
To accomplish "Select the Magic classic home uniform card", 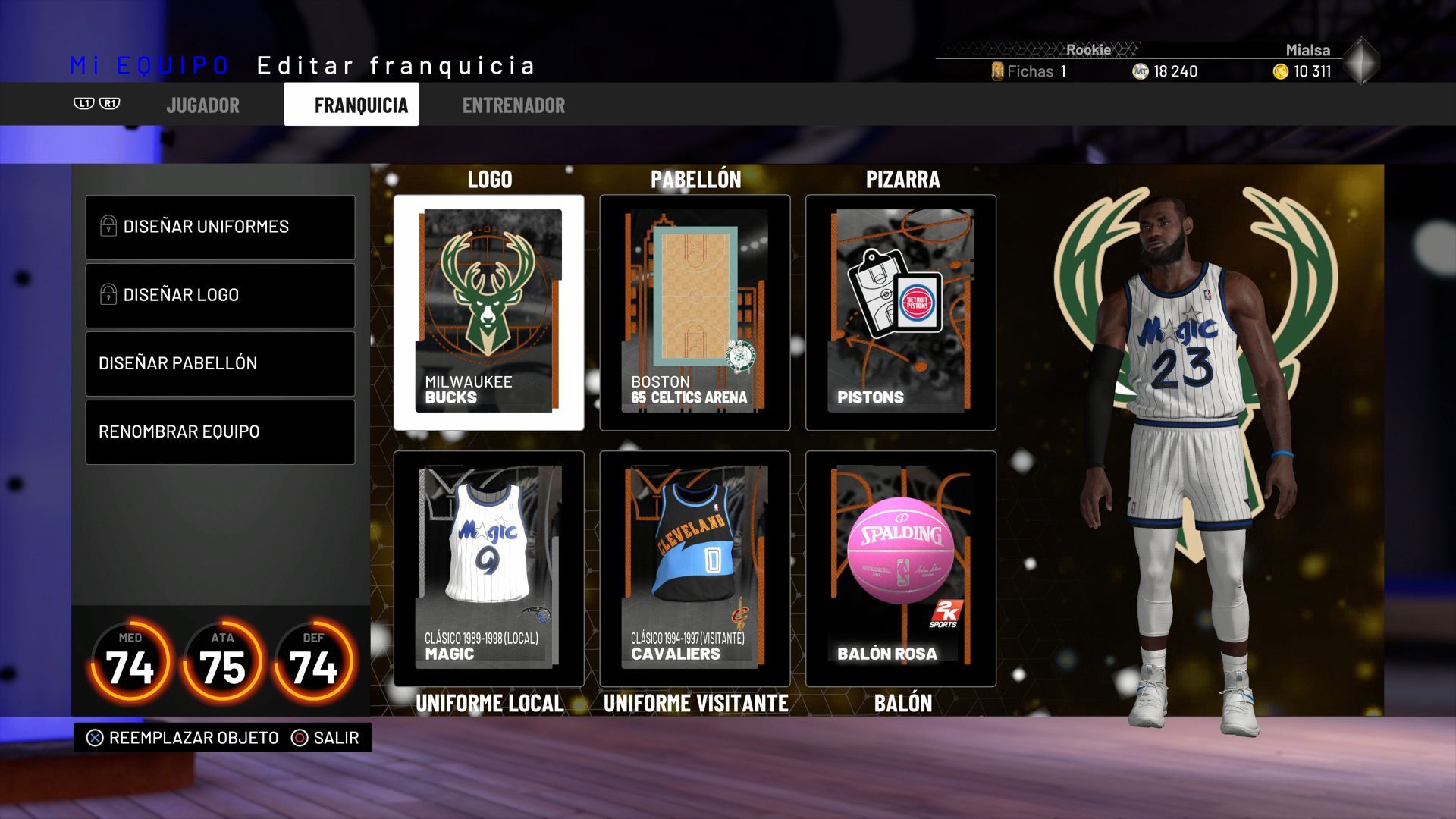I will click(x=489, y=568).
